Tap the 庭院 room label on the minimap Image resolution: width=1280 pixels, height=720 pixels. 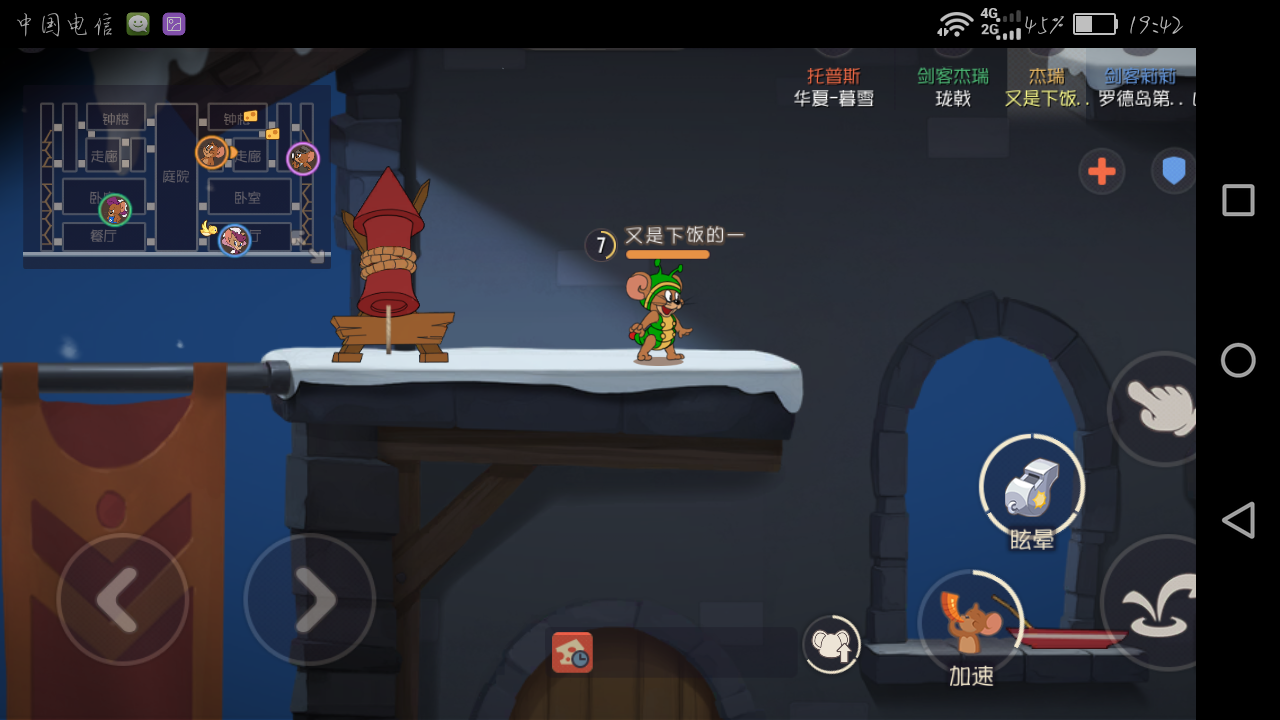tap(176, 178)
